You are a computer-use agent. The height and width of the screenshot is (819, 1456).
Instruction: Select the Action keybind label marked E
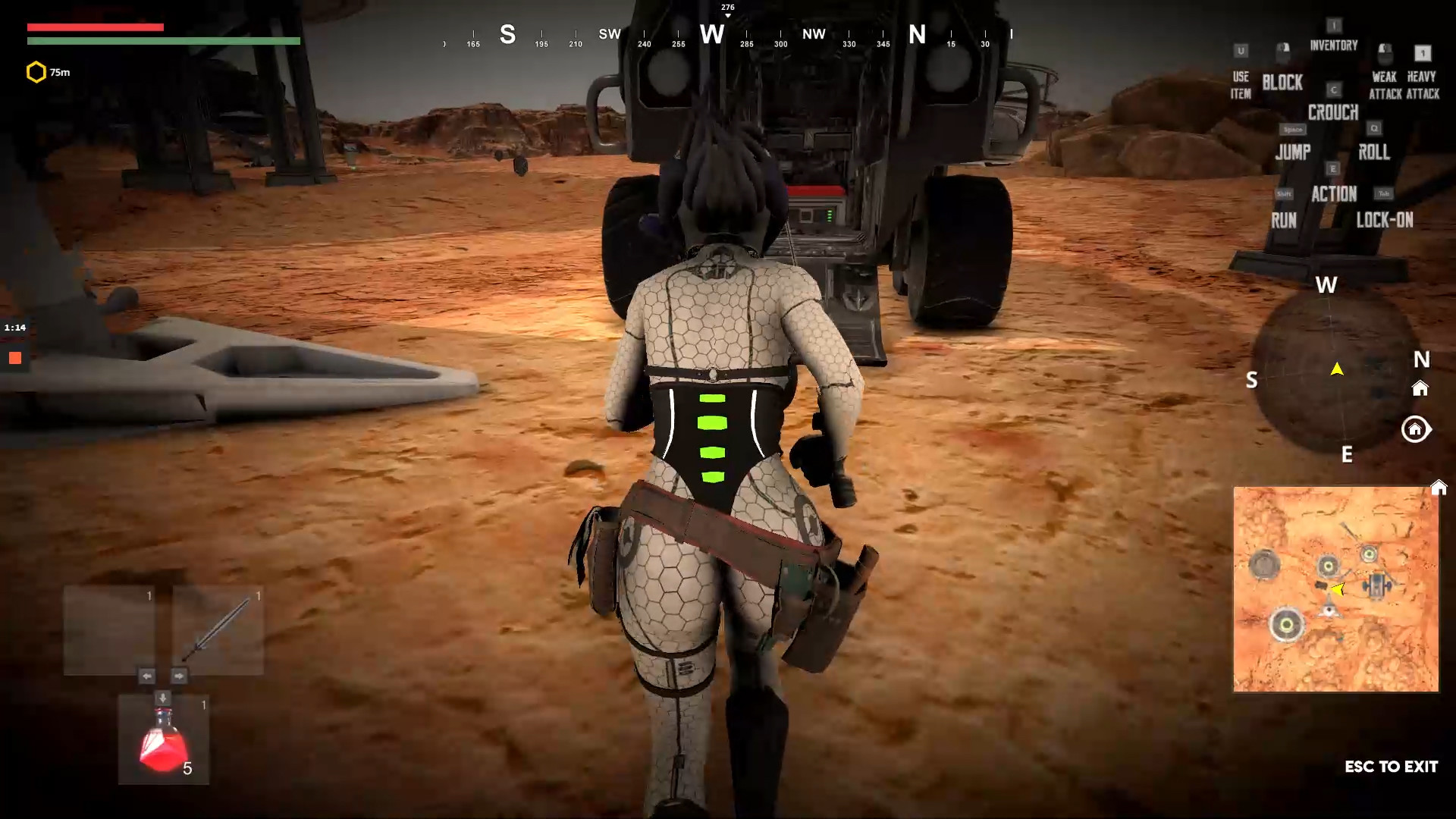click(1335, 193)
